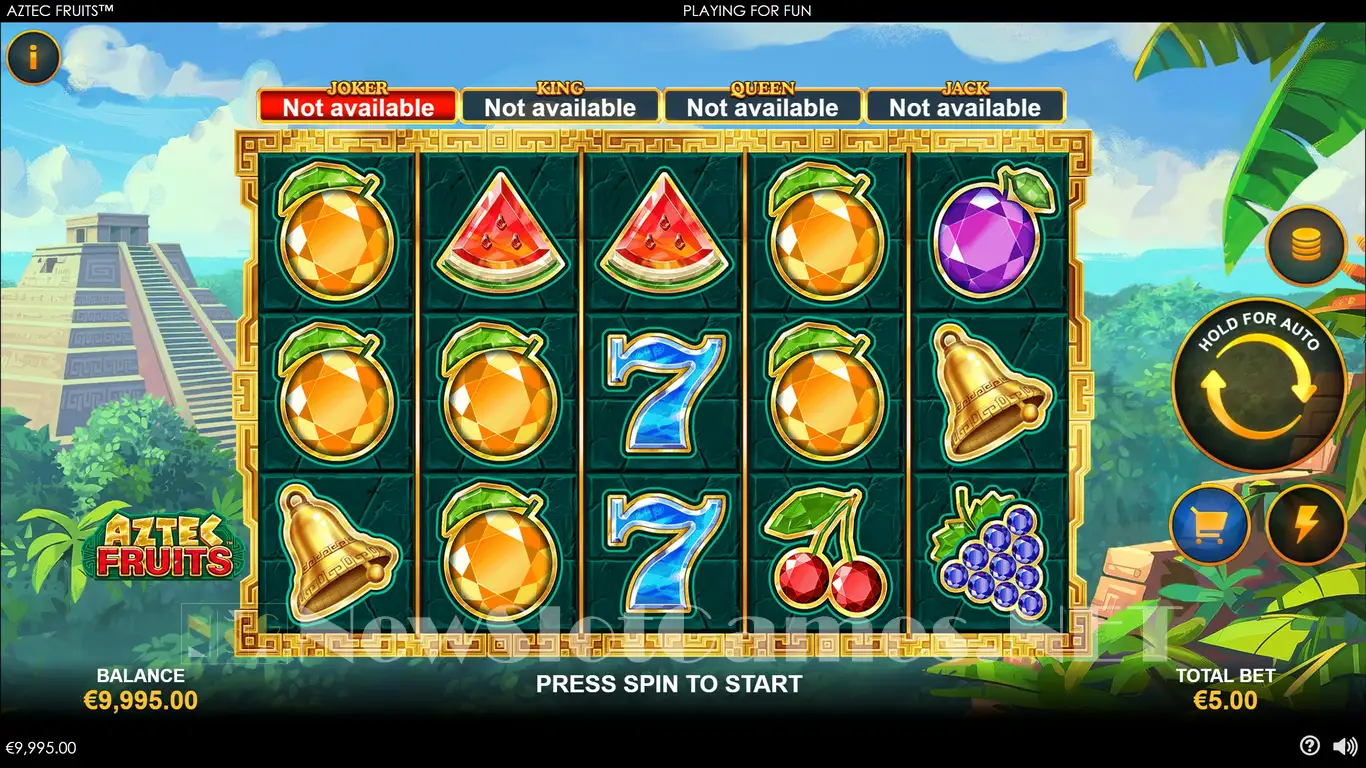Viewport: 1366px width, 768px height.
Task: Toggle the lightning bolt turbo mode
Action: pos(1305,525)
